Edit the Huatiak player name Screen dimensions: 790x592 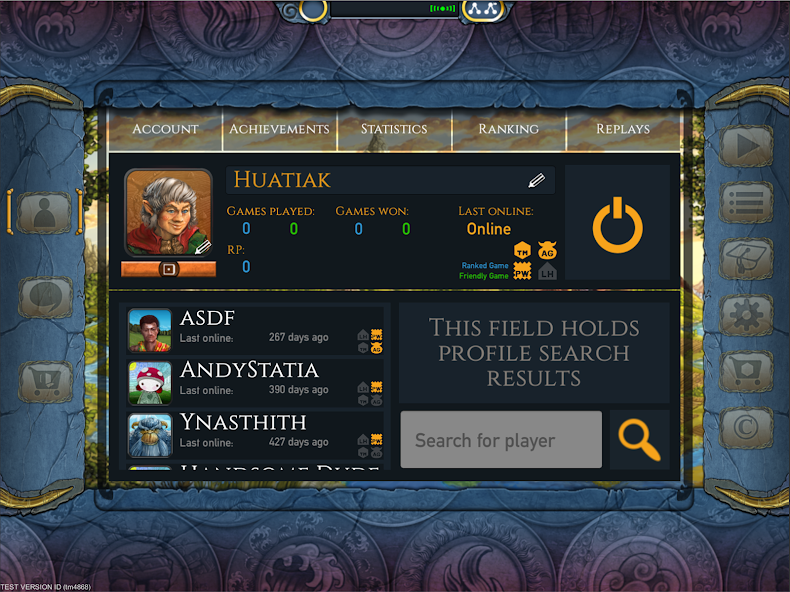537,181
